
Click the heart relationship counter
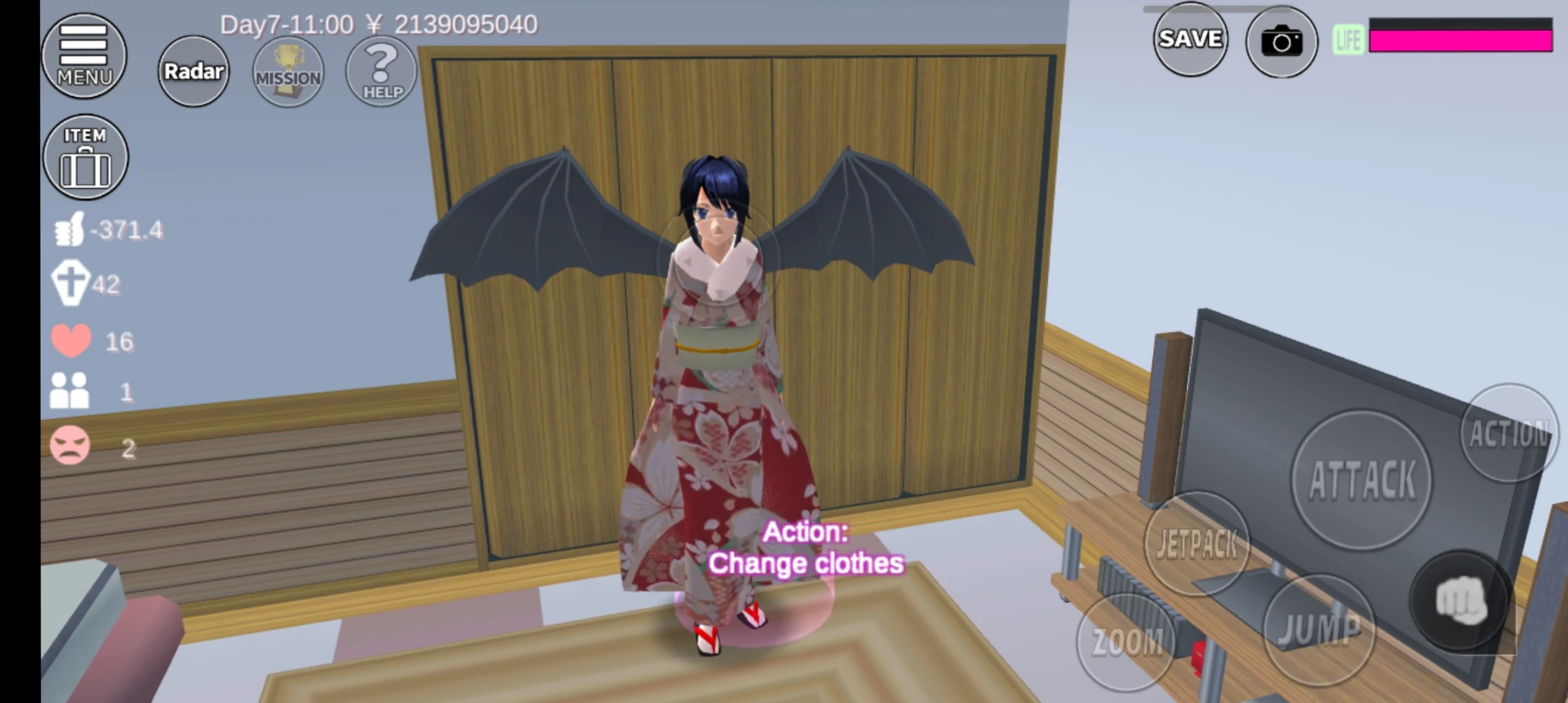tap(73, 339)
